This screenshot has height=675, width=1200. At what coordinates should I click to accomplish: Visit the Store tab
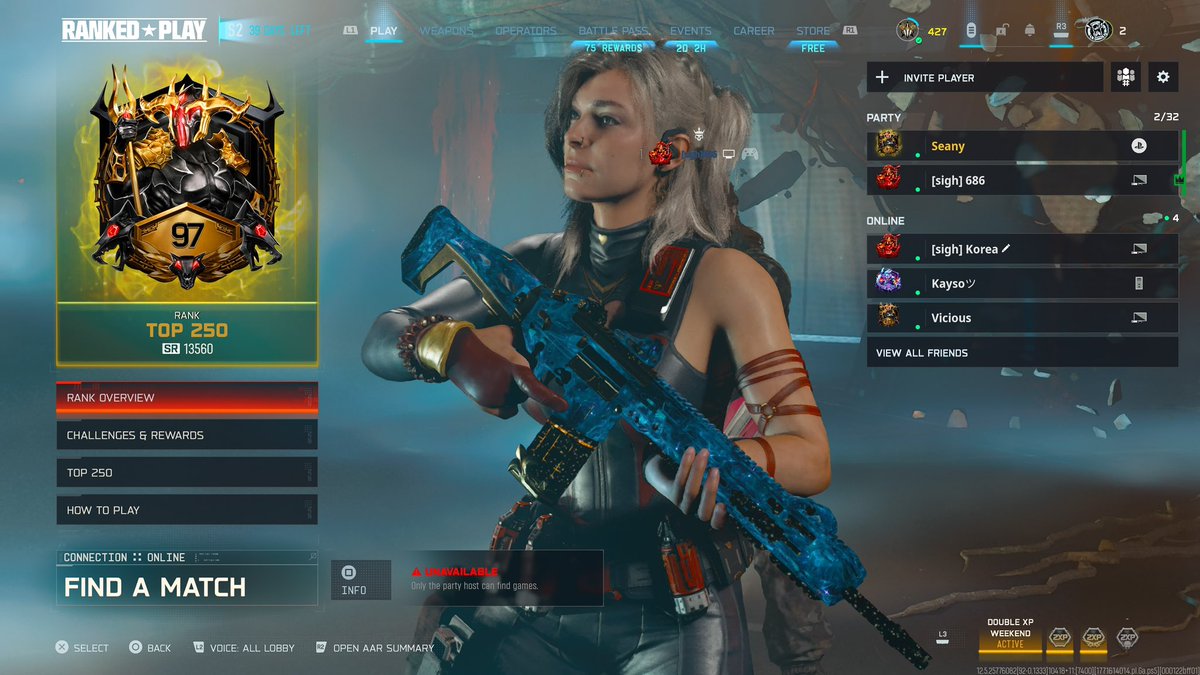click(x=813, y=31)
